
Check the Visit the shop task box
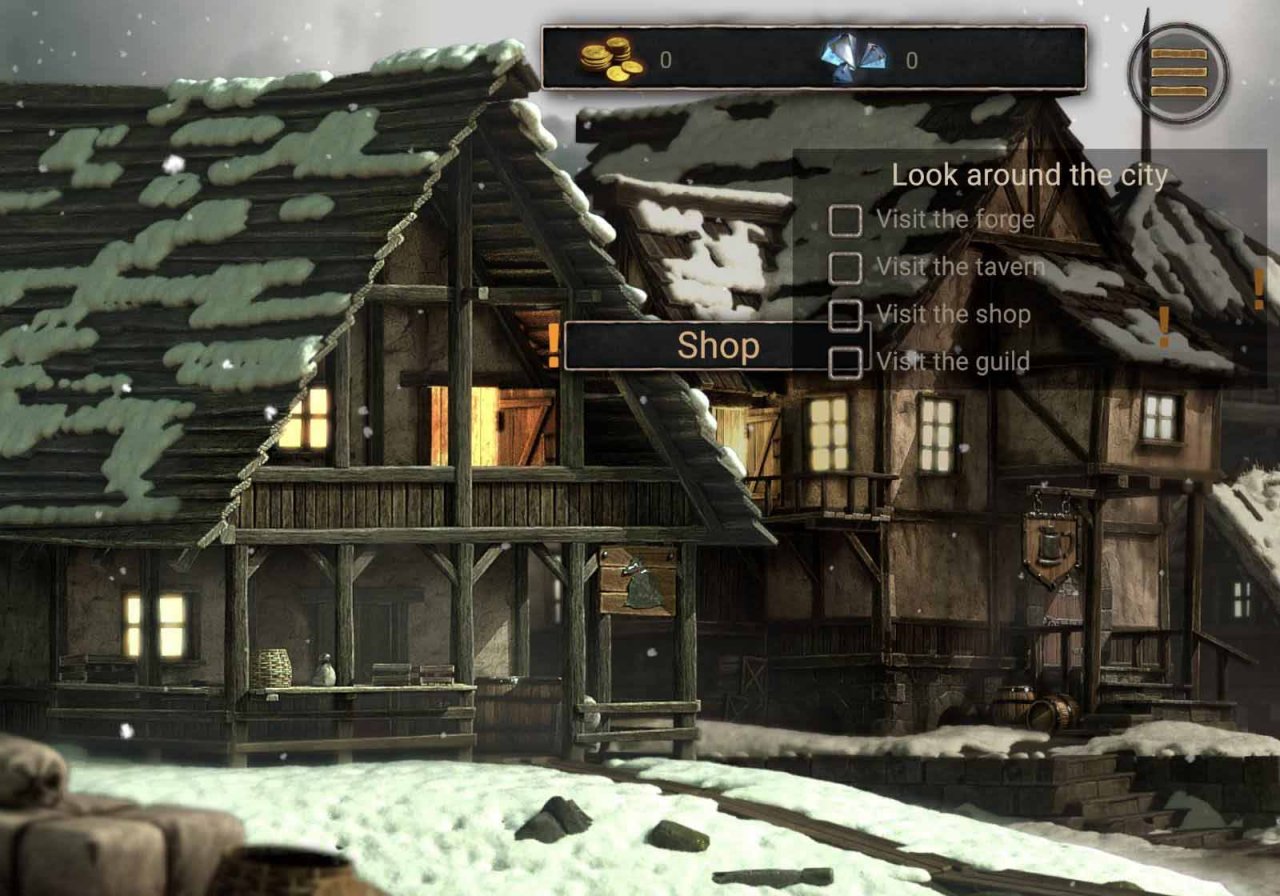pyautogui.click(x=848, y=314)
